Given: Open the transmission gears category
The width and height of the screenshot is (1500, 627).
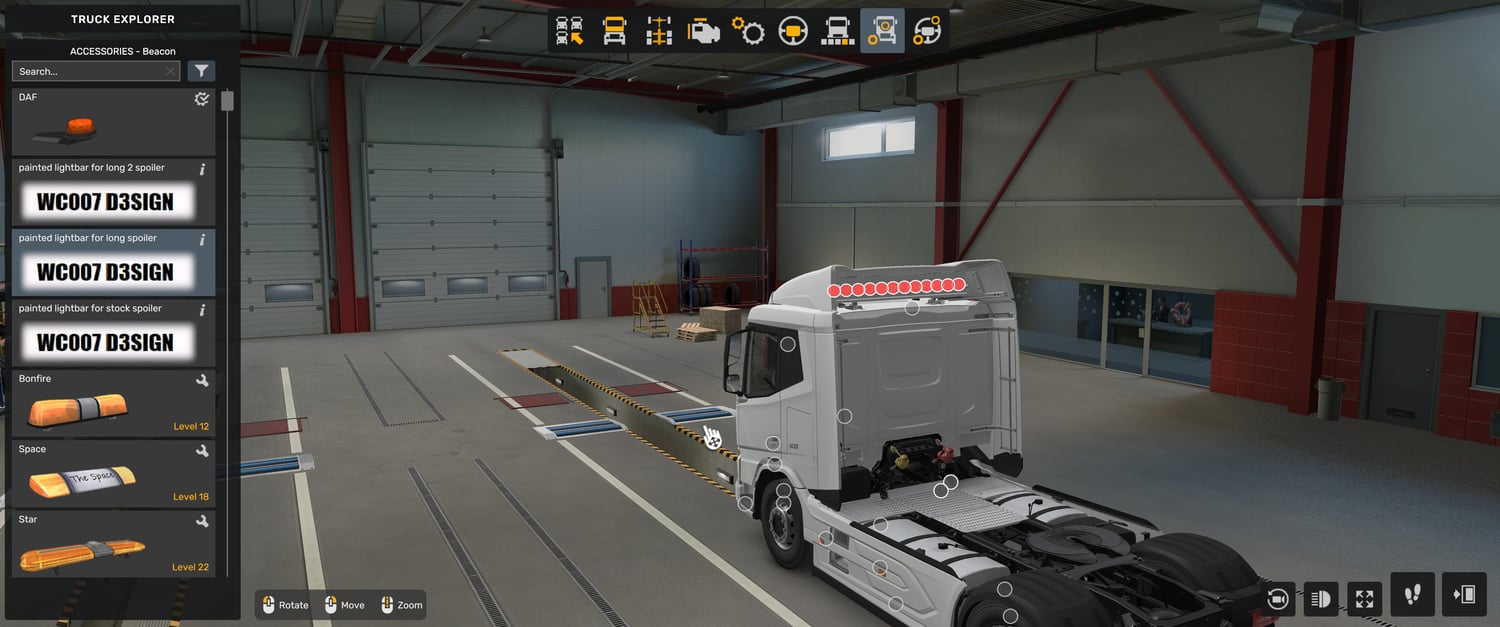Looking at the screenshot, I should pyautogui.click(x=748, y=31).
